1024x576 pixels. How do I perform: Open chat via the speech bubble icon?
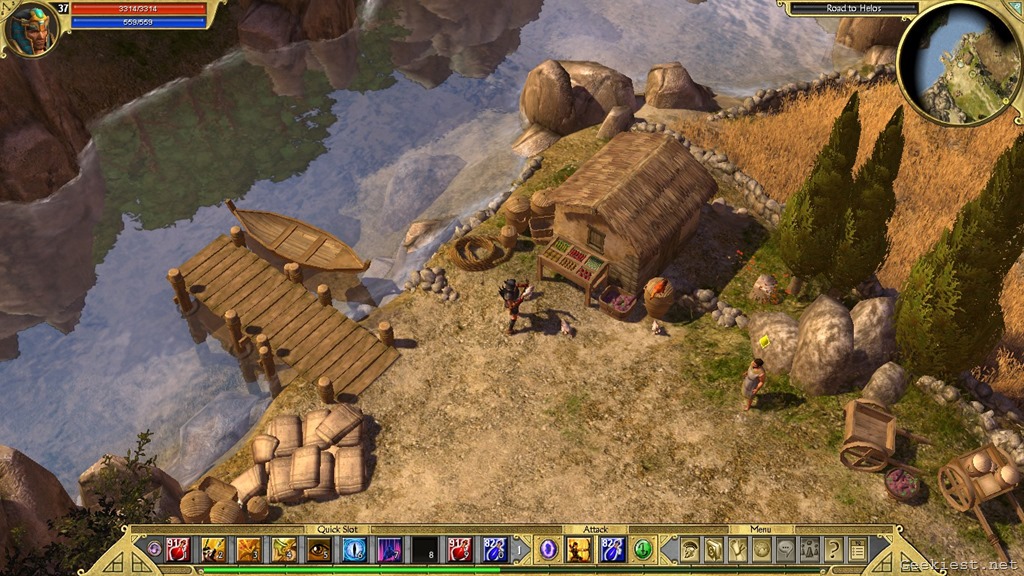[786, 549]
